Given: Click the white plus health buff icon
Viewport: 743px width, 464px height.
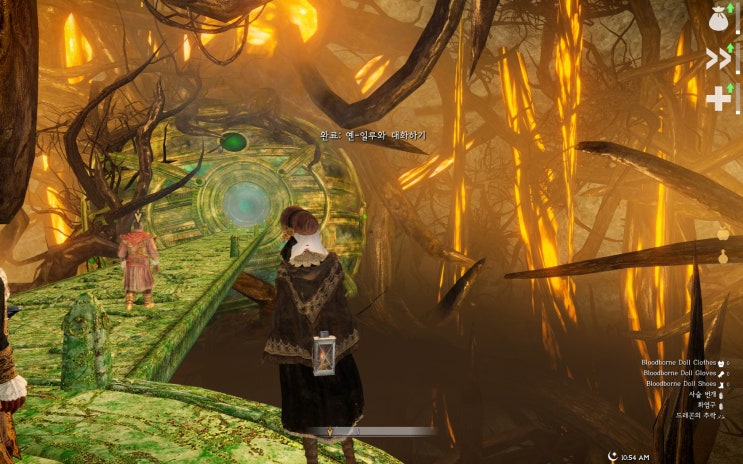Looking at the screenshot, I should click(718, 98).
